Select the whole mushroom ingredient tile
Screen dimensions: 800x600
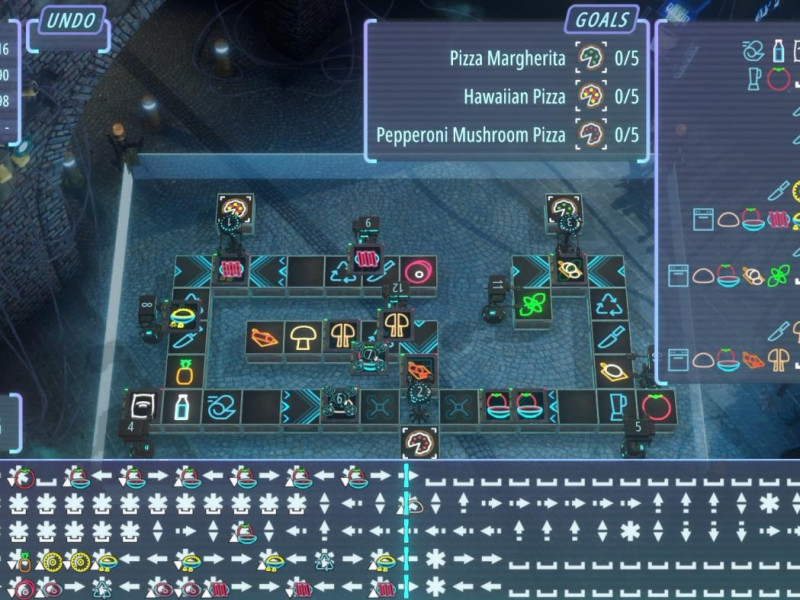[303, 336]
